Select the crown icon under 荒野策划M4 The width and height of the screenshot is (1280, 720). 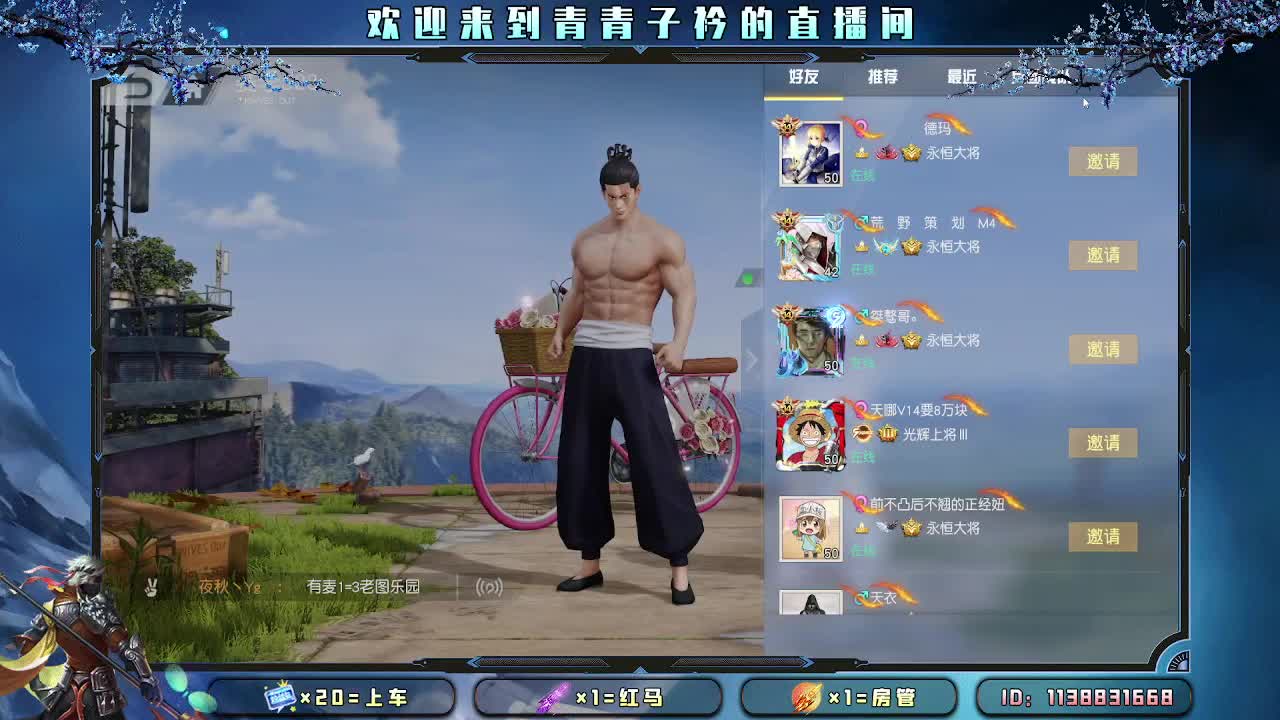tap(910, 247)
